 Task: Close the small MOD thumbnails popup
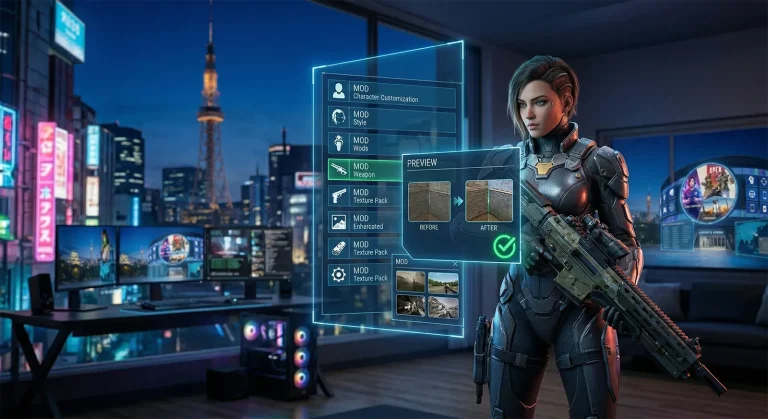click(x=456, y=262)
